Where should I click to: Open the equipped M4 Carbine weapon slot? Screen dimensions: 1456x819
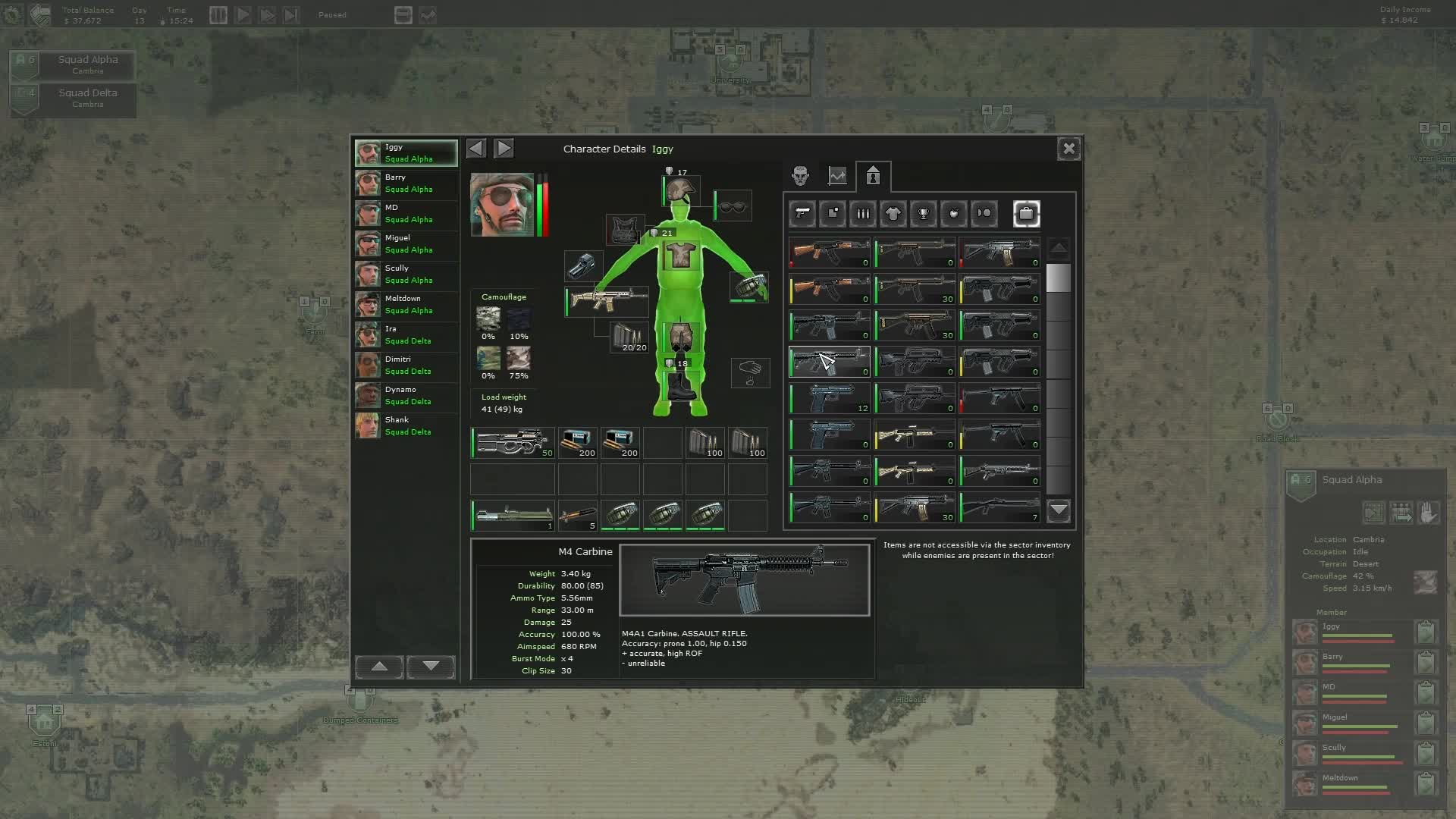pyautogui.click(x=605, y=302)
